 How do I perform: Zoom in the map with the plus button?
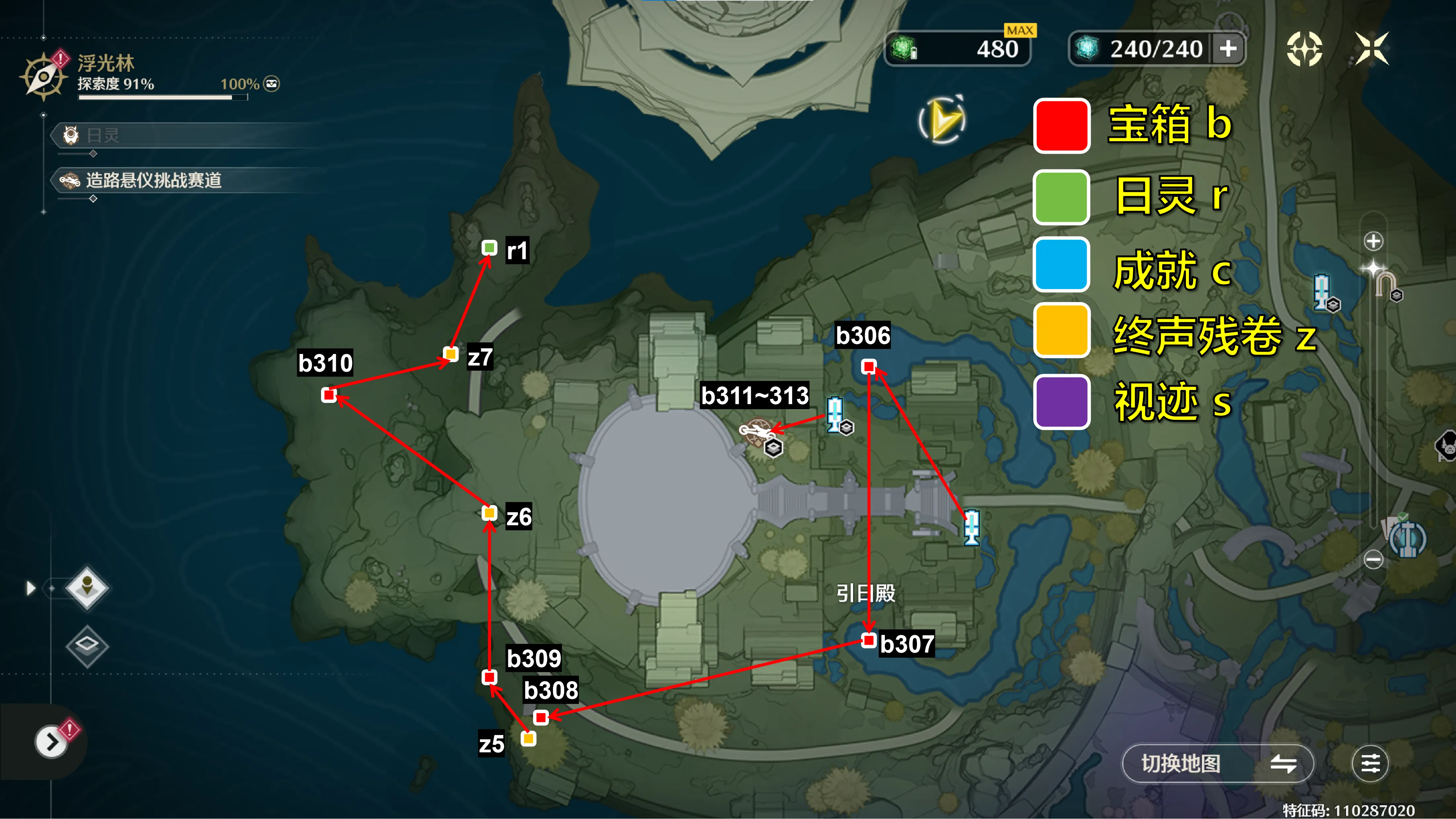tap(1374, 241)
